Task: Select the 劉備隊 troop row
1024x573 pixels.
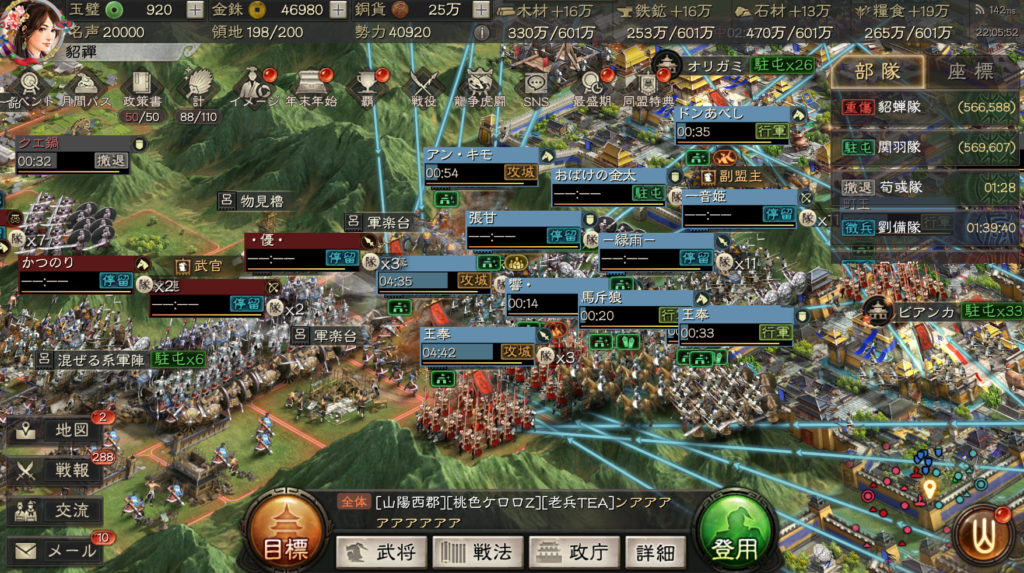Action: coord(926,227)
